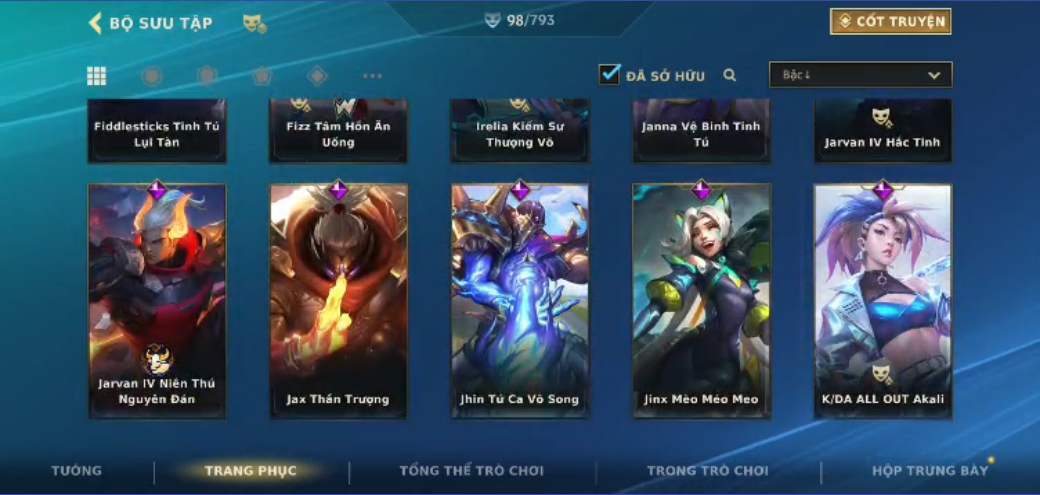Choose the Jarvan IV Niên Thú Nguyên Đán skin
1040x495 pixels.
pos(157,300)
